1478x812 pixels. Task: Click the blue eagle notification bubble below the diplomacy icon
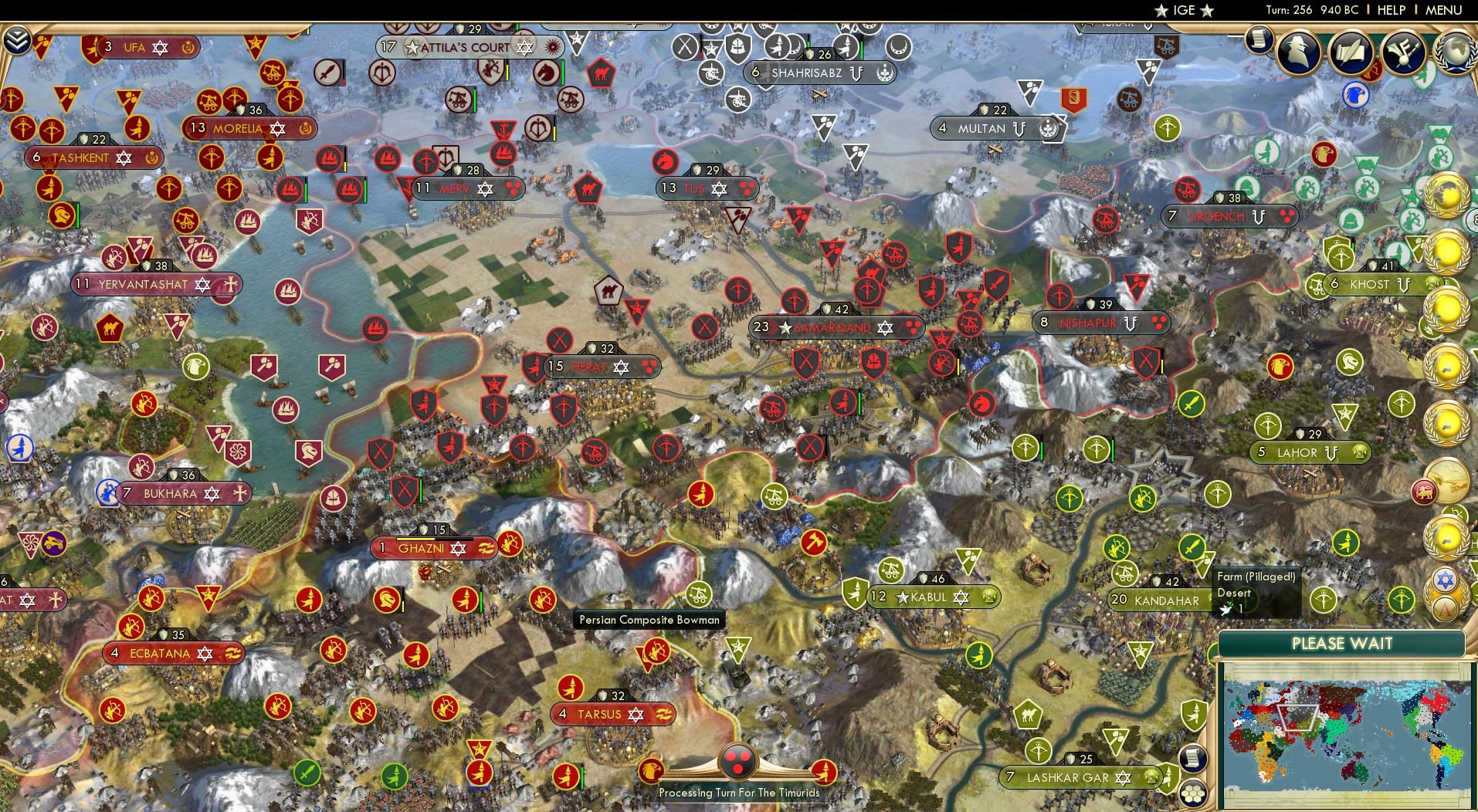pyautogui.click(x=1357, y=96)
